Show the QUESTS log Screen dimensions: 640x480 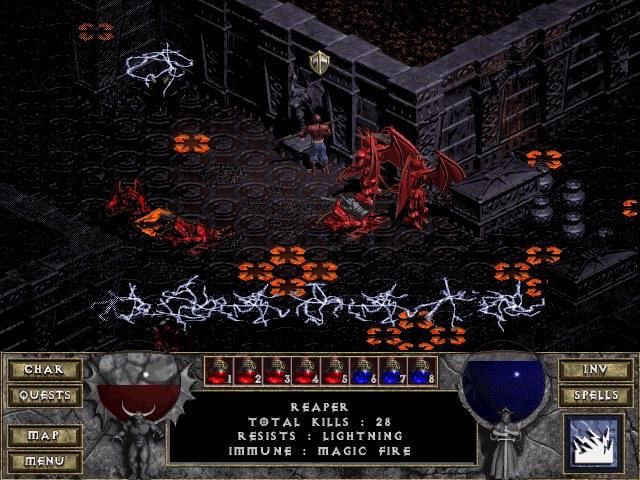(x=43, y=396)
